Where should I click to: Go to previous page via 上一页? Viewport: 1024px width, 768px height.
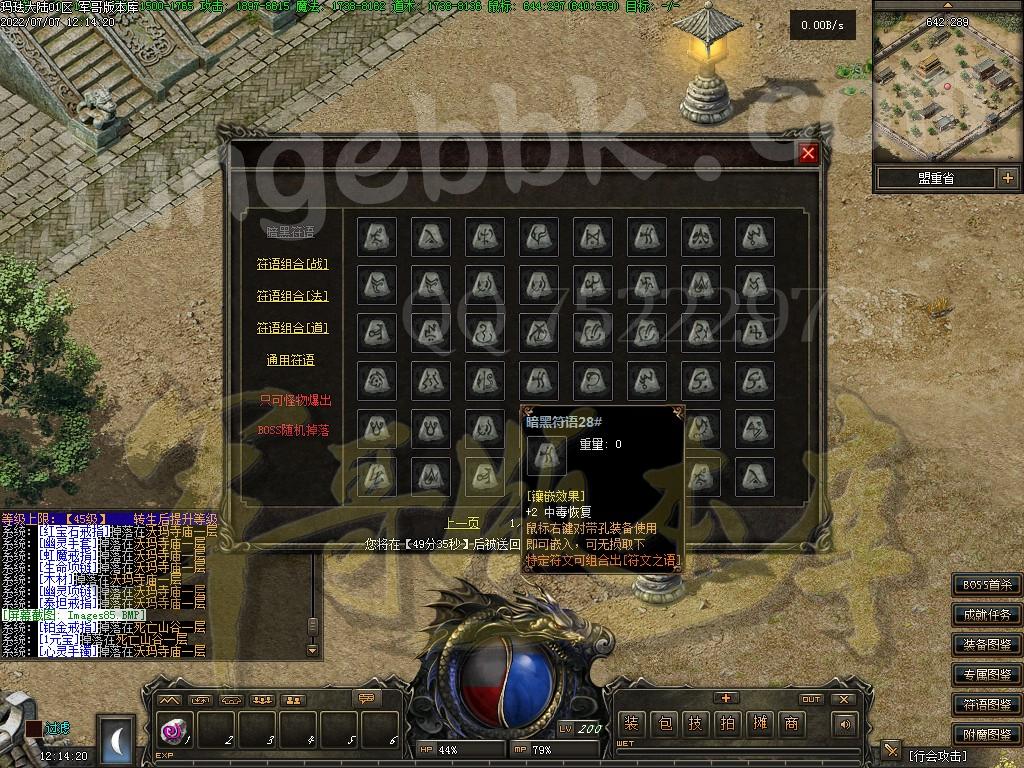tap(463, 523)
